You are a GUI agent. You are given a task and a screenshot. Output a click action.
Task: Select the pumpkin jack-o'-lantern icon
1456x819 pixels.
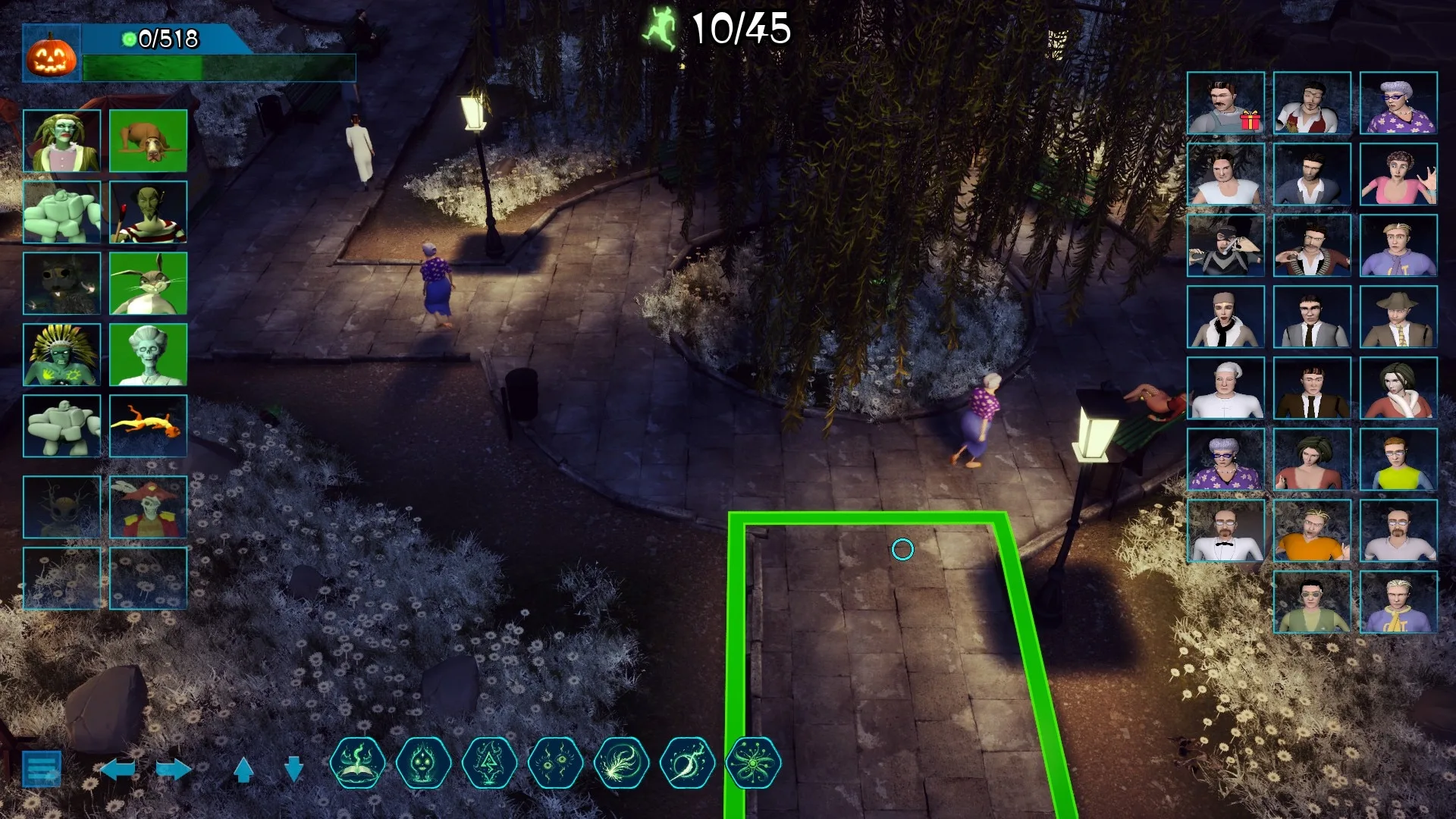click(x=52, y=55)
